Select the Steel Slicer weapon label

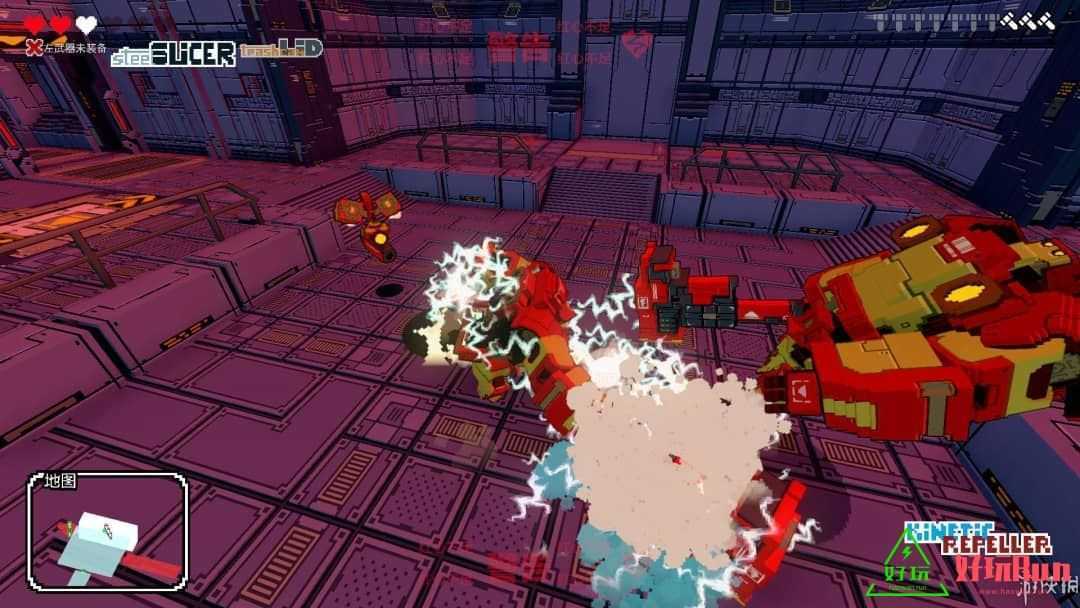click(x=173, y=54)
